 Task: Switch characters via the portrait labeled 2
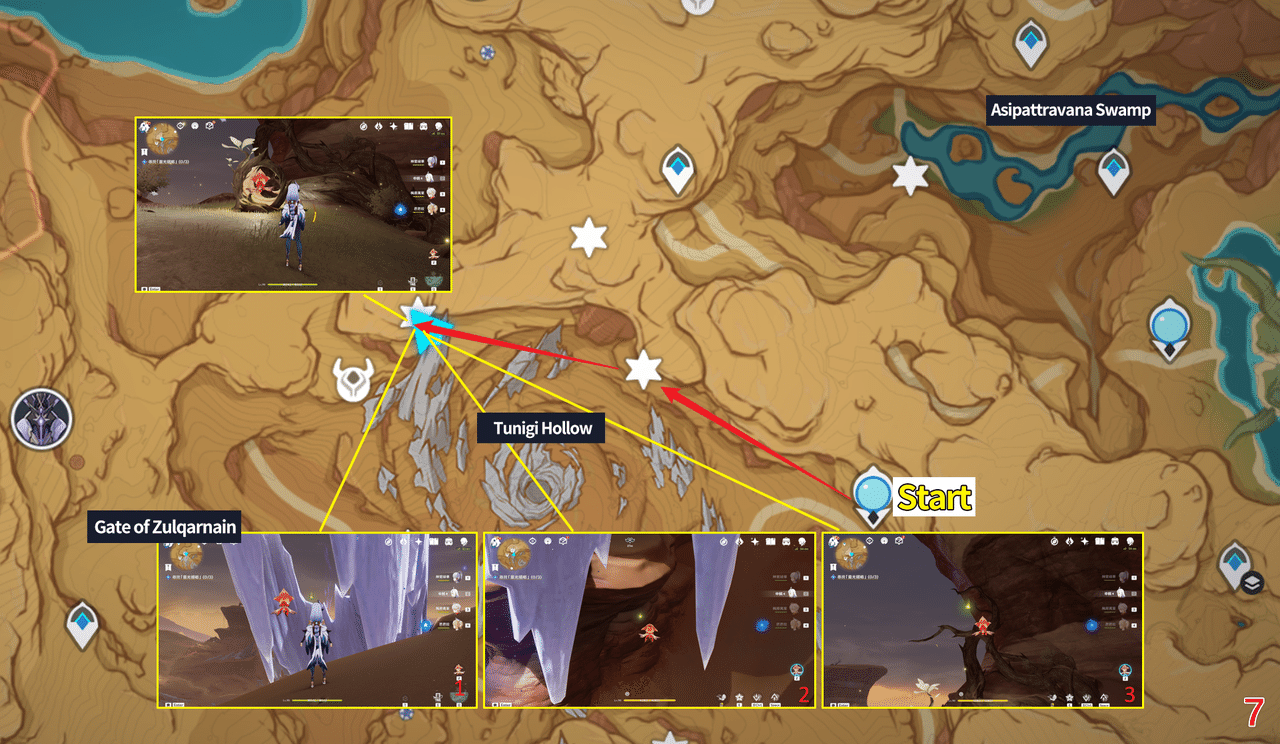coord(796,671)
